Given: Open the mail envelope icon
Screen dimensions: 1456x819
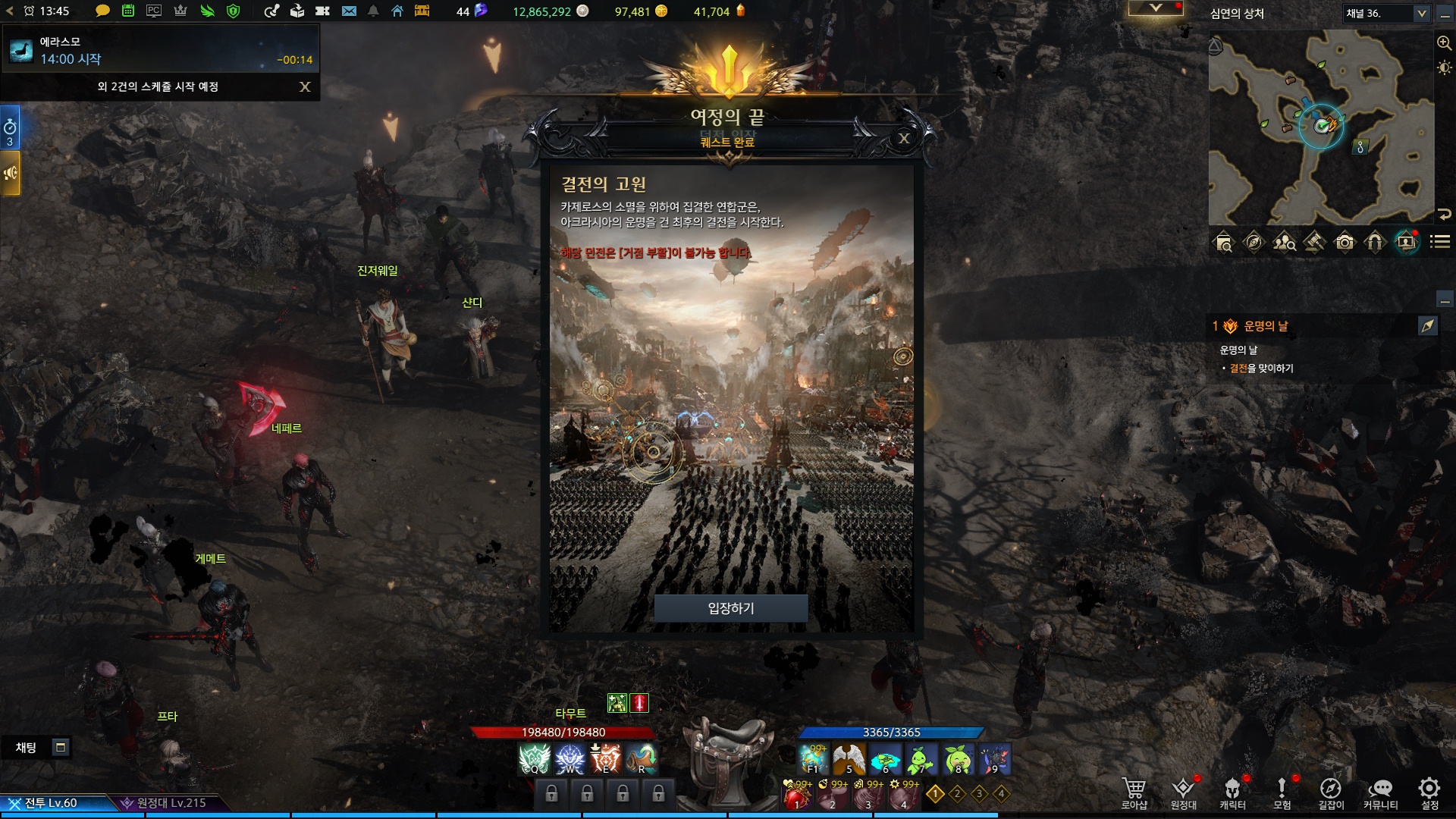Looking at the screenshot, I should click(349, 11).
